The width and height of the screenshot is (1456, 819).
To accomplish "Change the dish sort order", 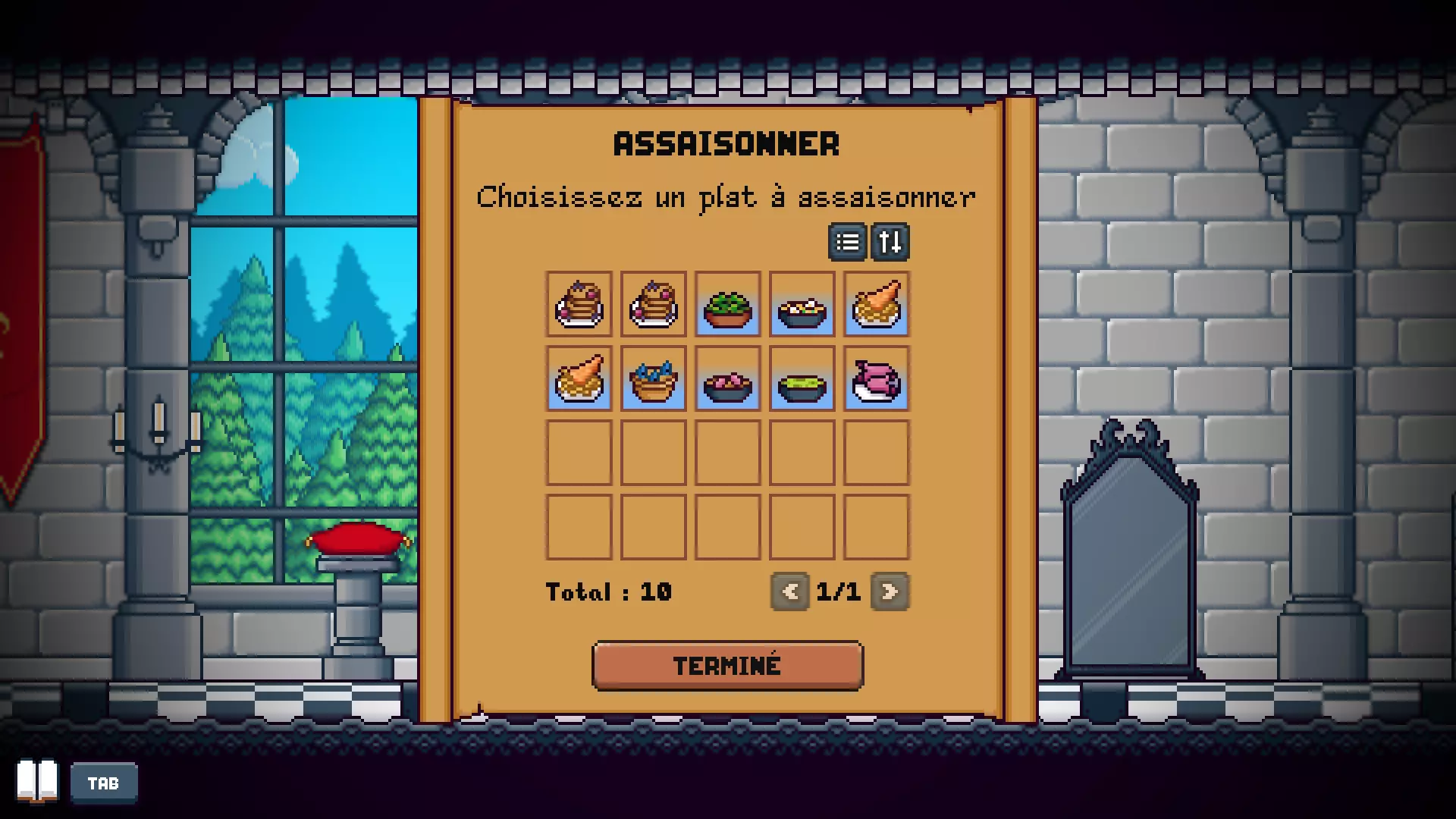I will coord(890,242).
